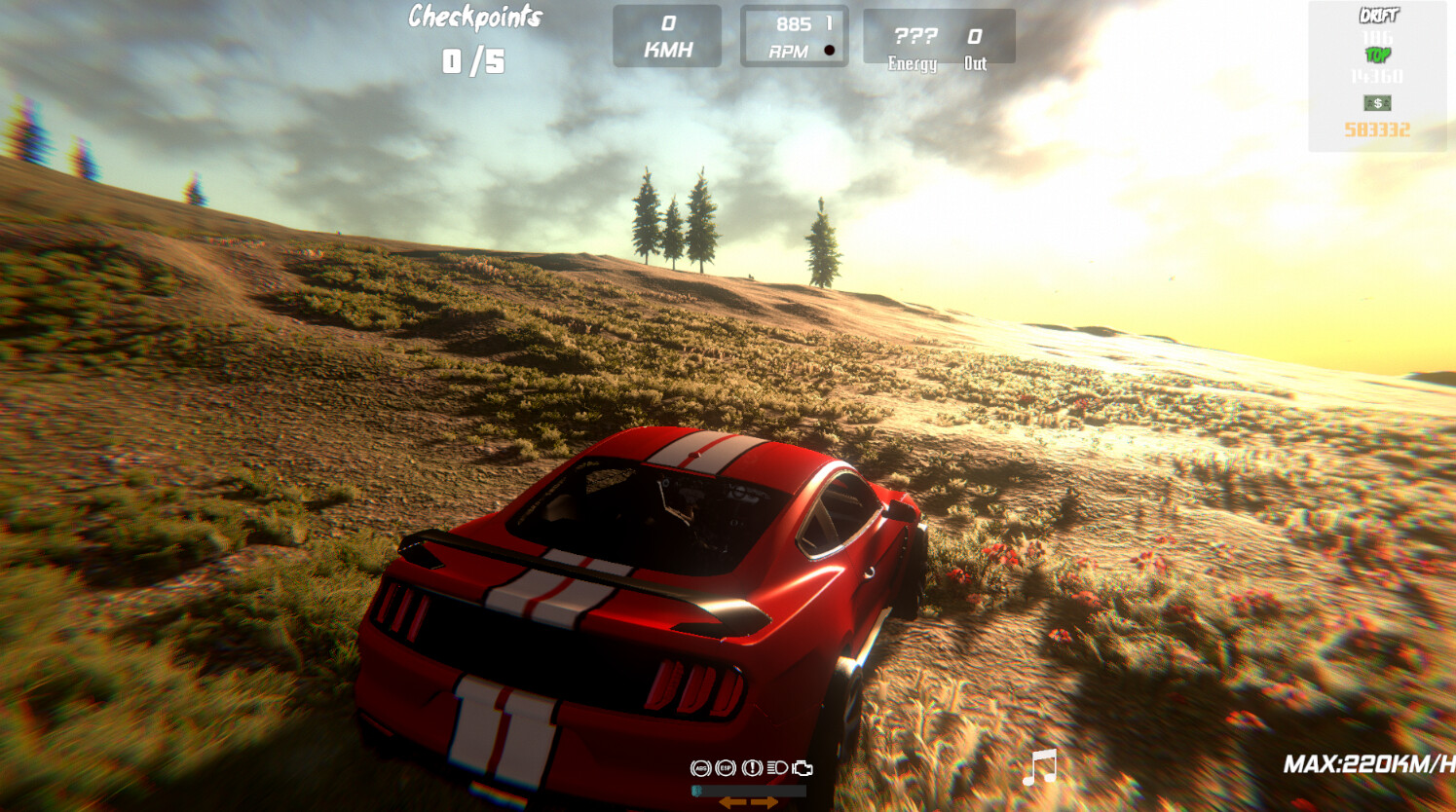This screenshot has width=1456, height=812.
Task: Open the Energy Out panel
Action: 941,36
